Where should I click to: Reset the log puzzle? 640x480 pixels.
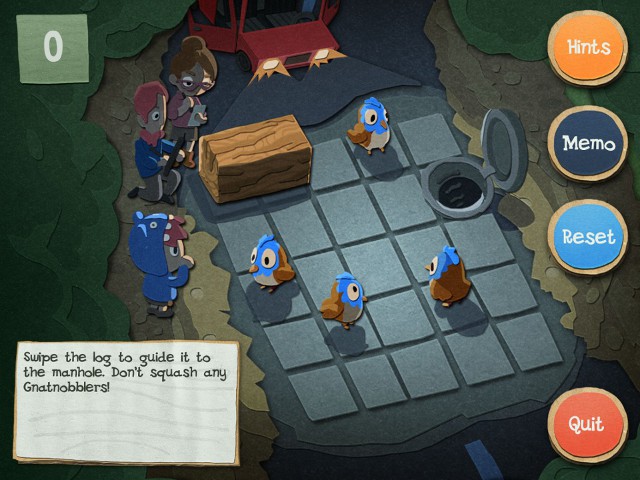pos(588,238)
